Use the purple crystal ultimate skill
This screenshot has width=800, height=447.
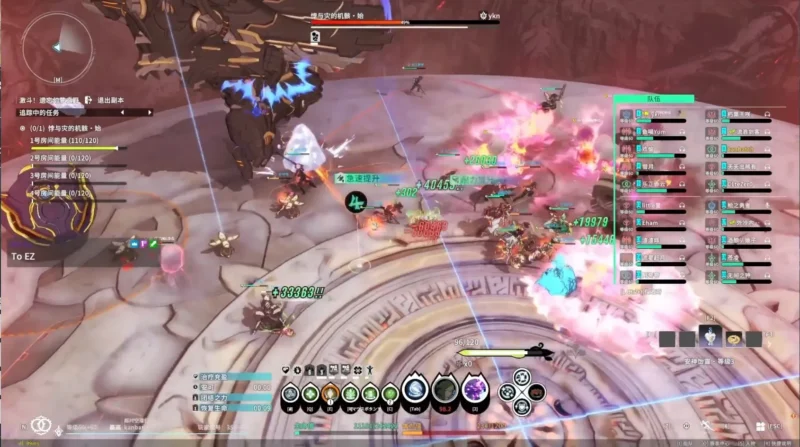click(475, 389)
